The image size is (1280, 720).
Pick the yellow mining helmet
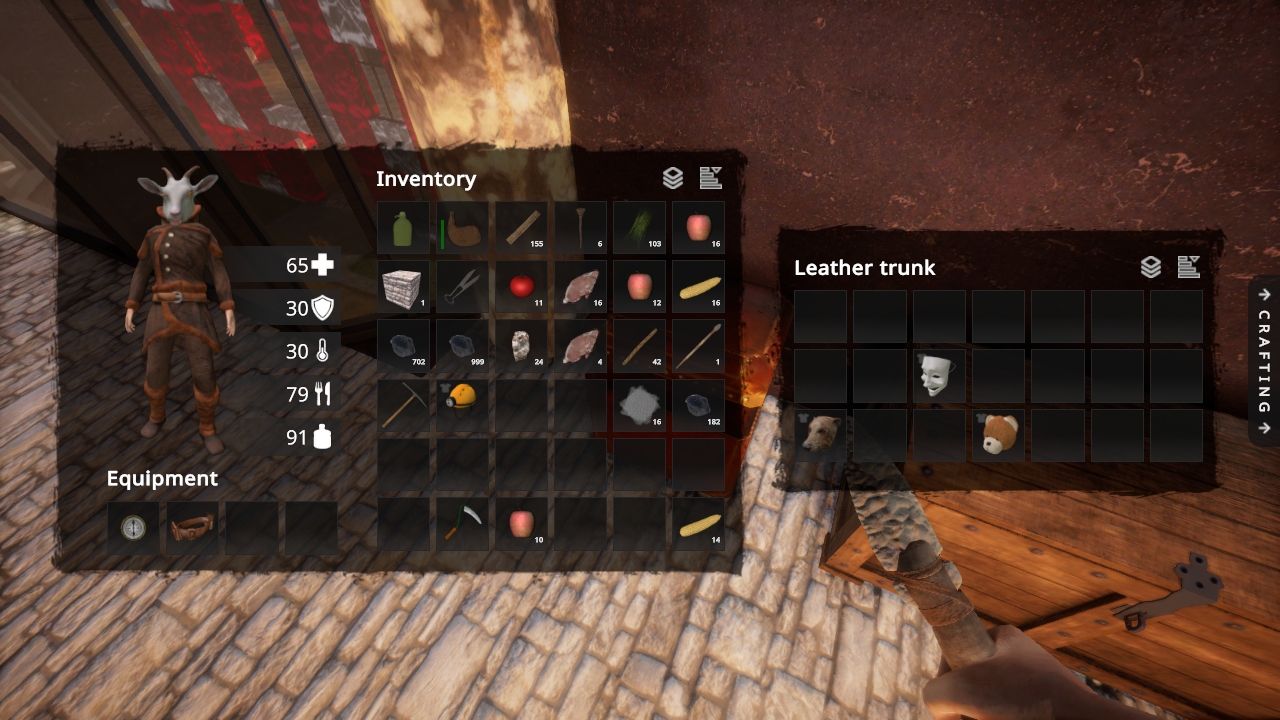[x=462, y=406]
